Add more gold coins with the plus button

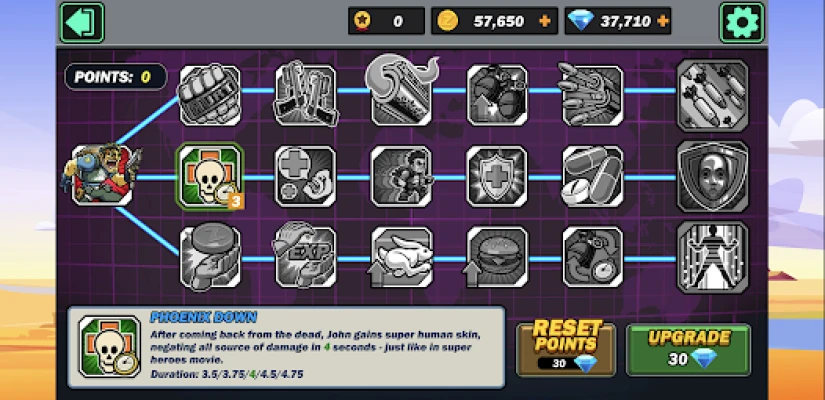tap(544, 21)
